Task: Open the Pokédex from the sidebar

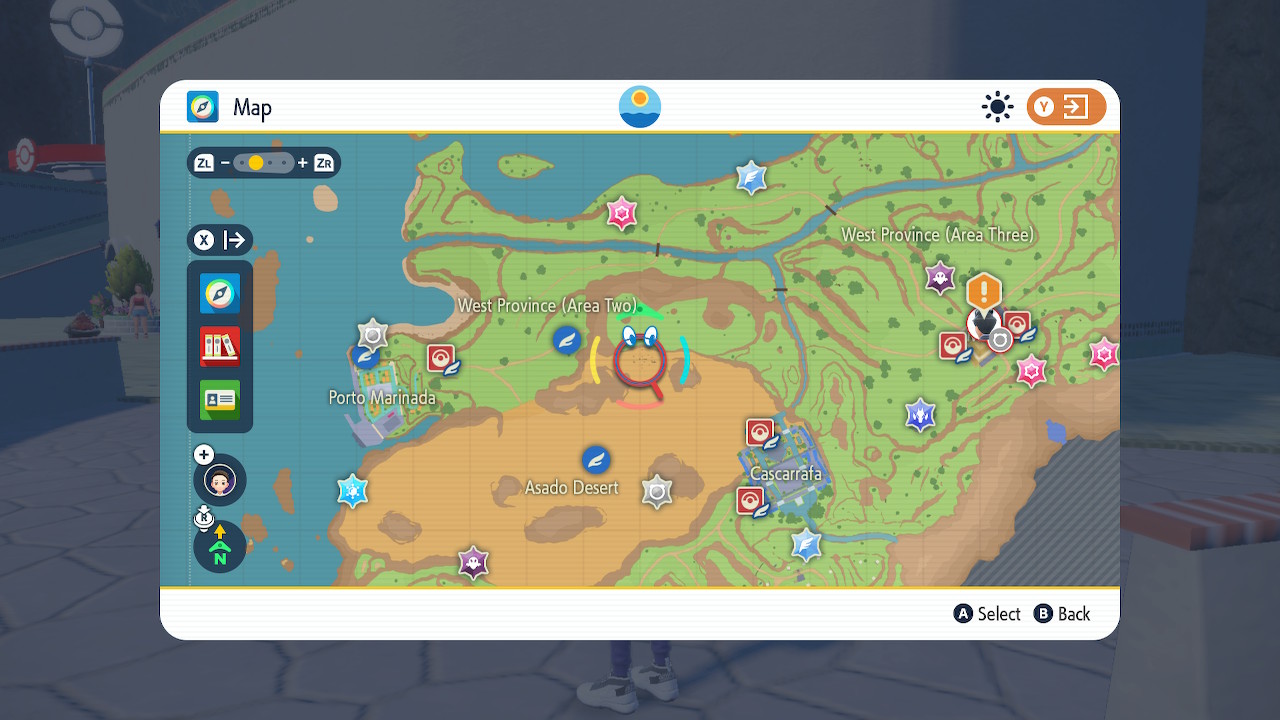Action: click(x=219, y=345)
